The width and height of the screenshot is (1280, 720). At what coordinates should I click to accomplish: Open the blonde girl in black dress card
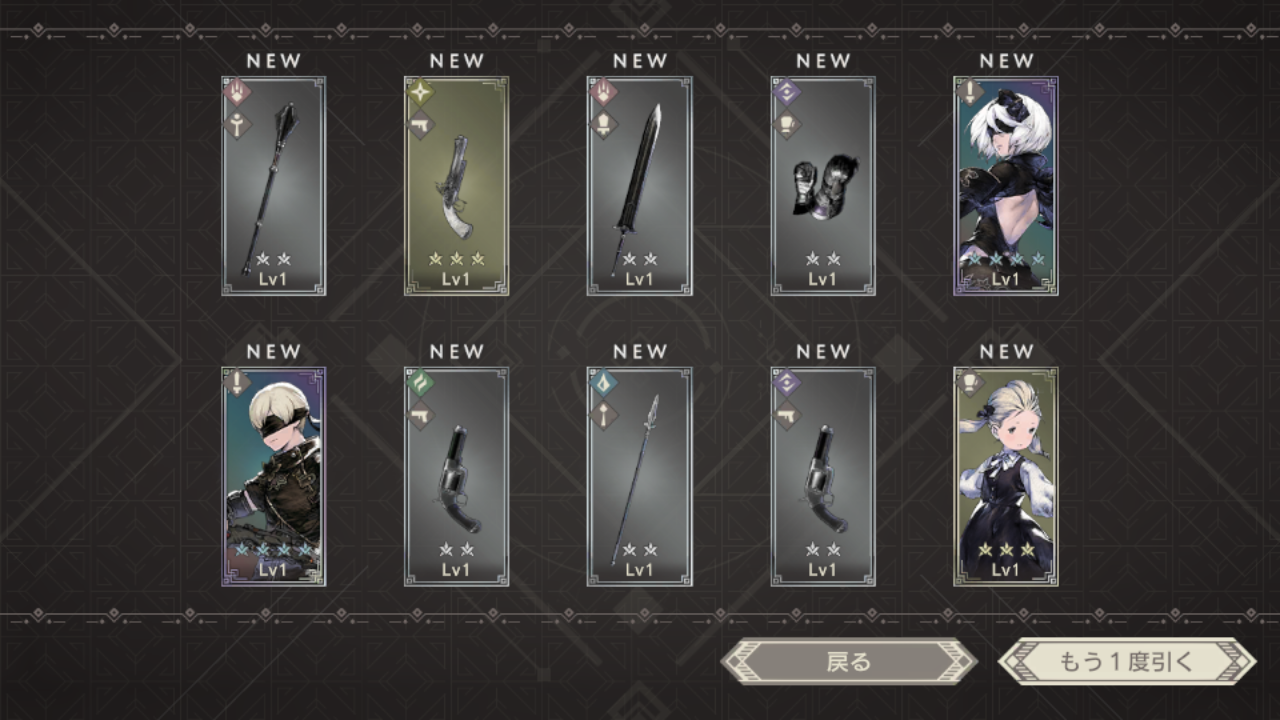[x=1005, y=476]
